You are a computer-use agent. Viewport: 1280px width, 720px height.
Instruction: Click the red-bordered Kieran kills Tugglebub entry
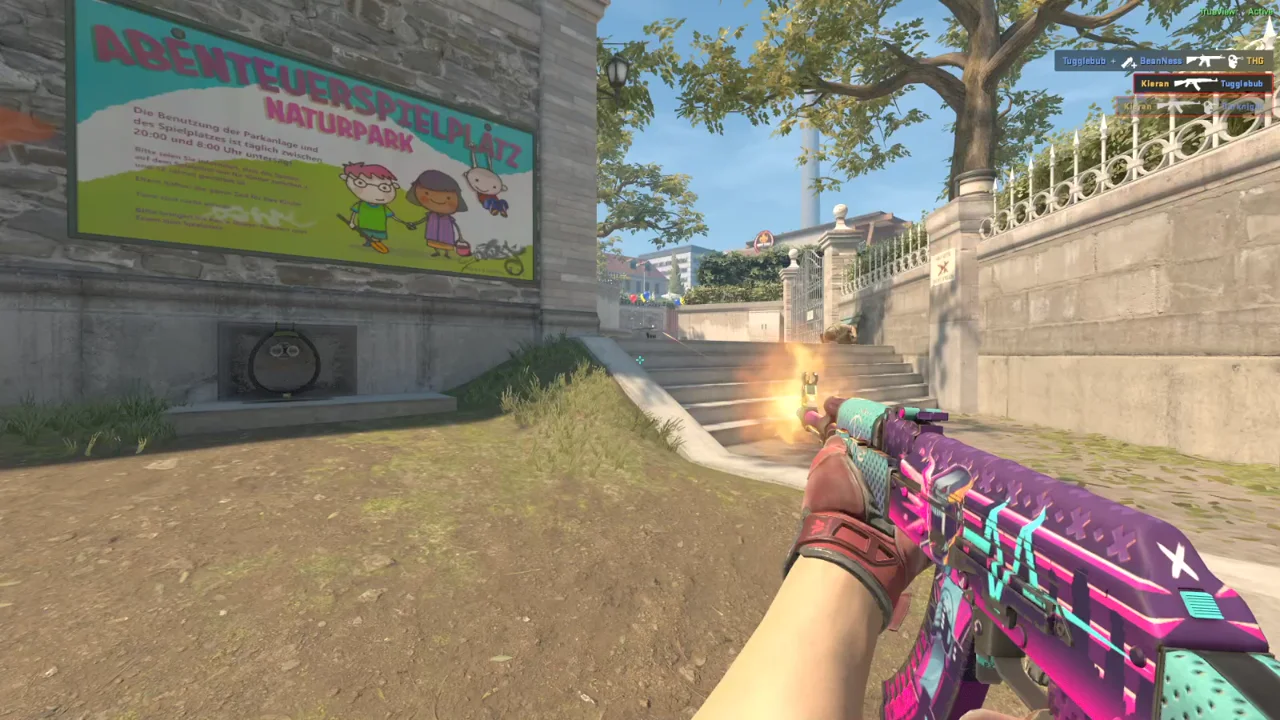(1202, 84)
